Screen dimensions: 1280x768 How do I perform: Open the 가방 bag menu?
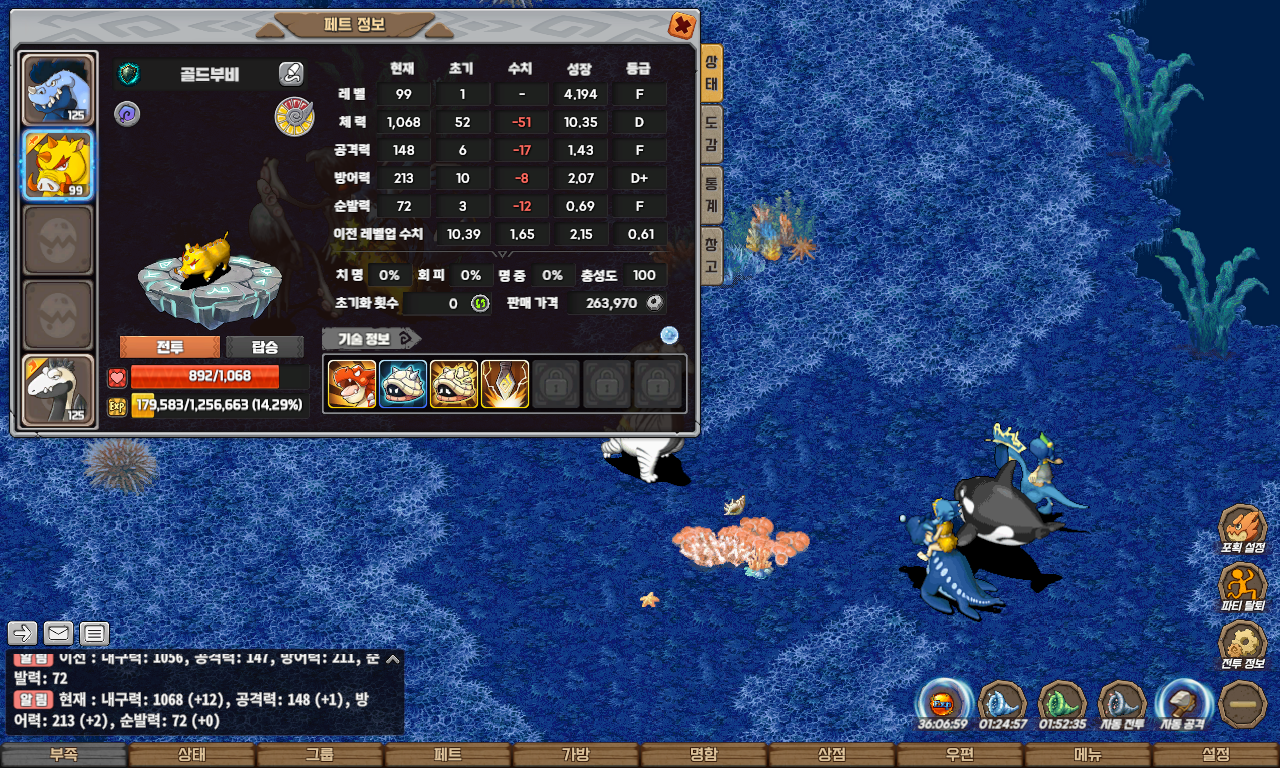click(x=575, y=755)
